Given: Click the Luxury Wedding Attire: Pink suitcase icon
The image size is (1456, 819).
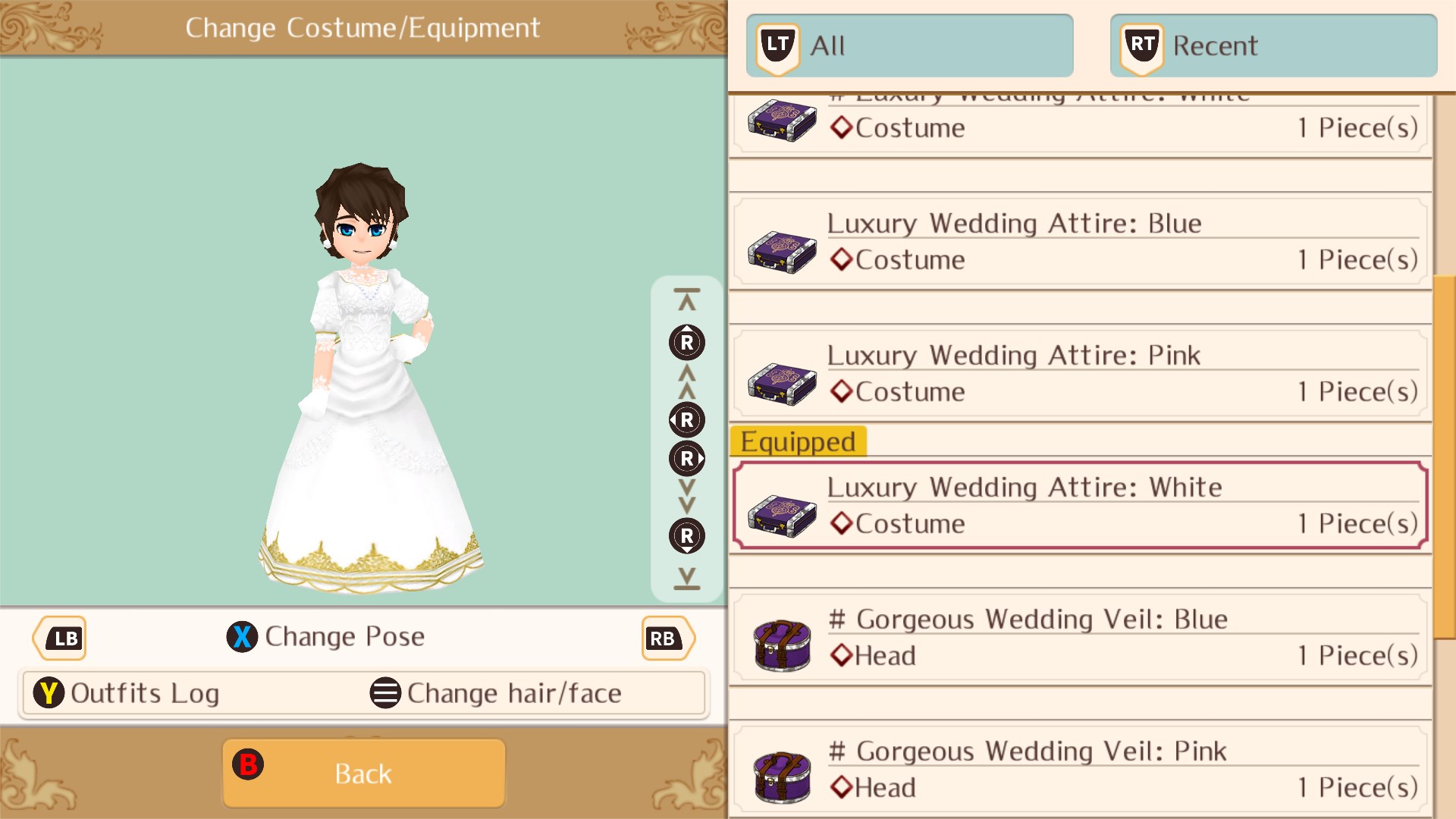Looking at the screenshot, I should (781, 382).
